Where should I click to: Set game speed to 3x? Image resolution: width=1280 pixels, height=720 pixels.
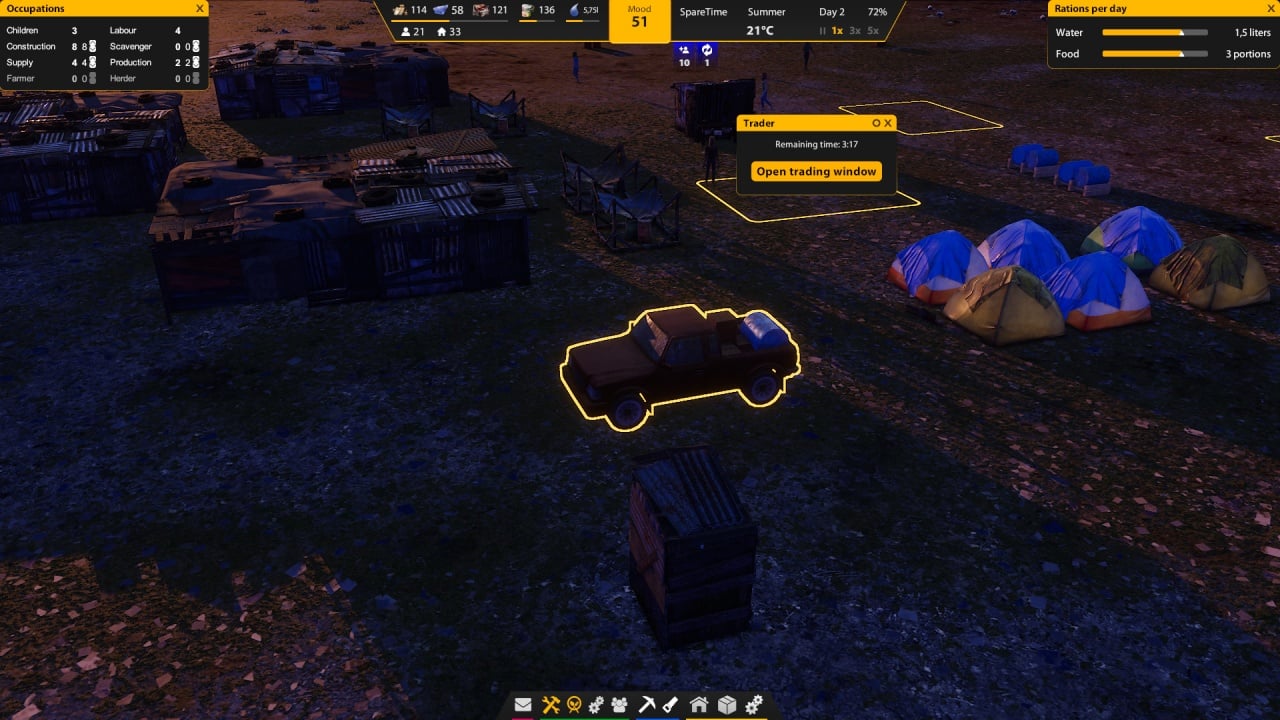tap(855, 31)
